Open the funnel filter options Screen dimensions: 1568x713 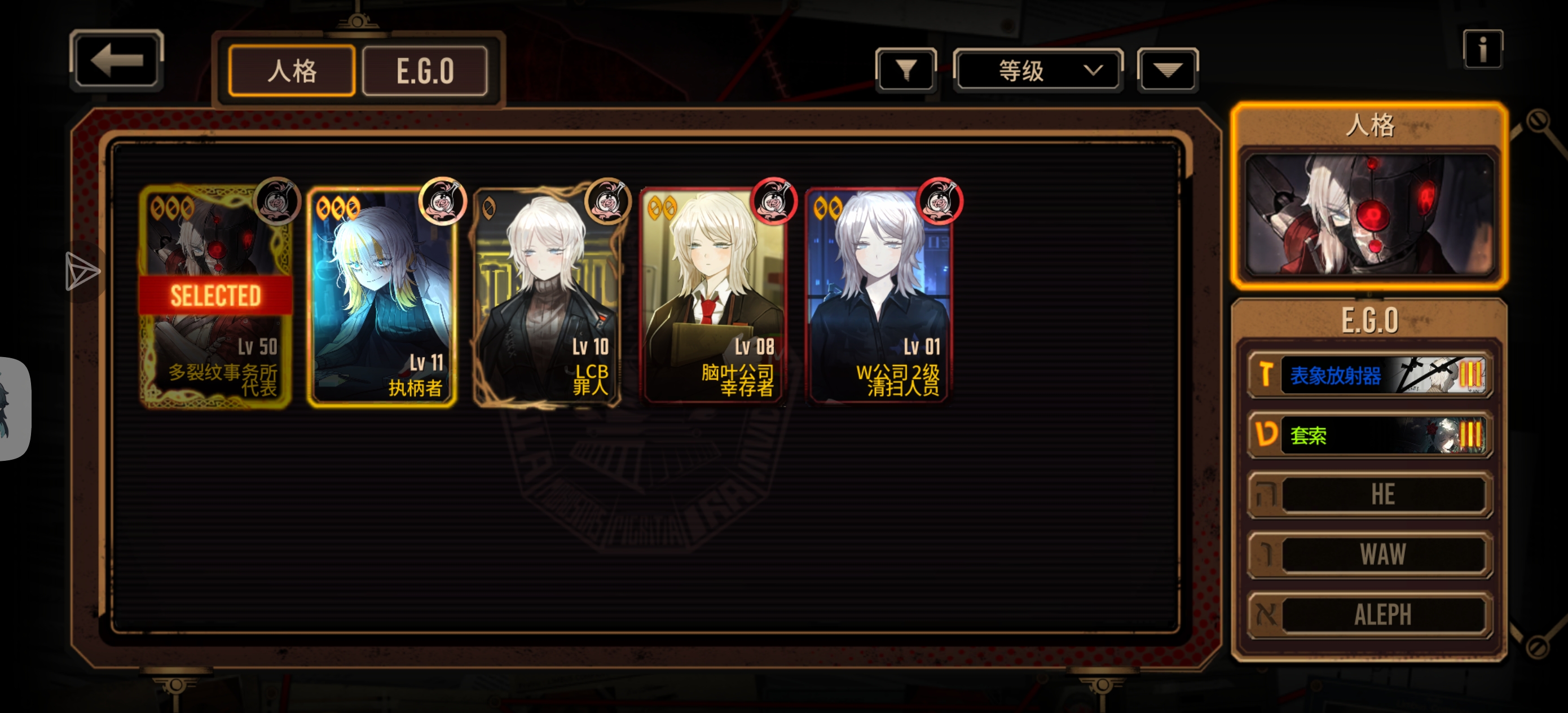click(906, 71)
